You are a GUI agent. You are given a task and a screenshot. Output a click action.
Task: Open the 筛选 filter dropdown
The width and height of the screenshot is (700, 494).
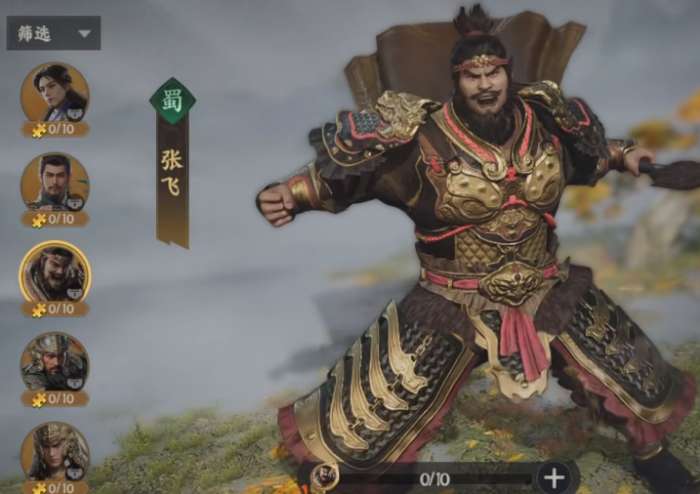click(53, 33)
